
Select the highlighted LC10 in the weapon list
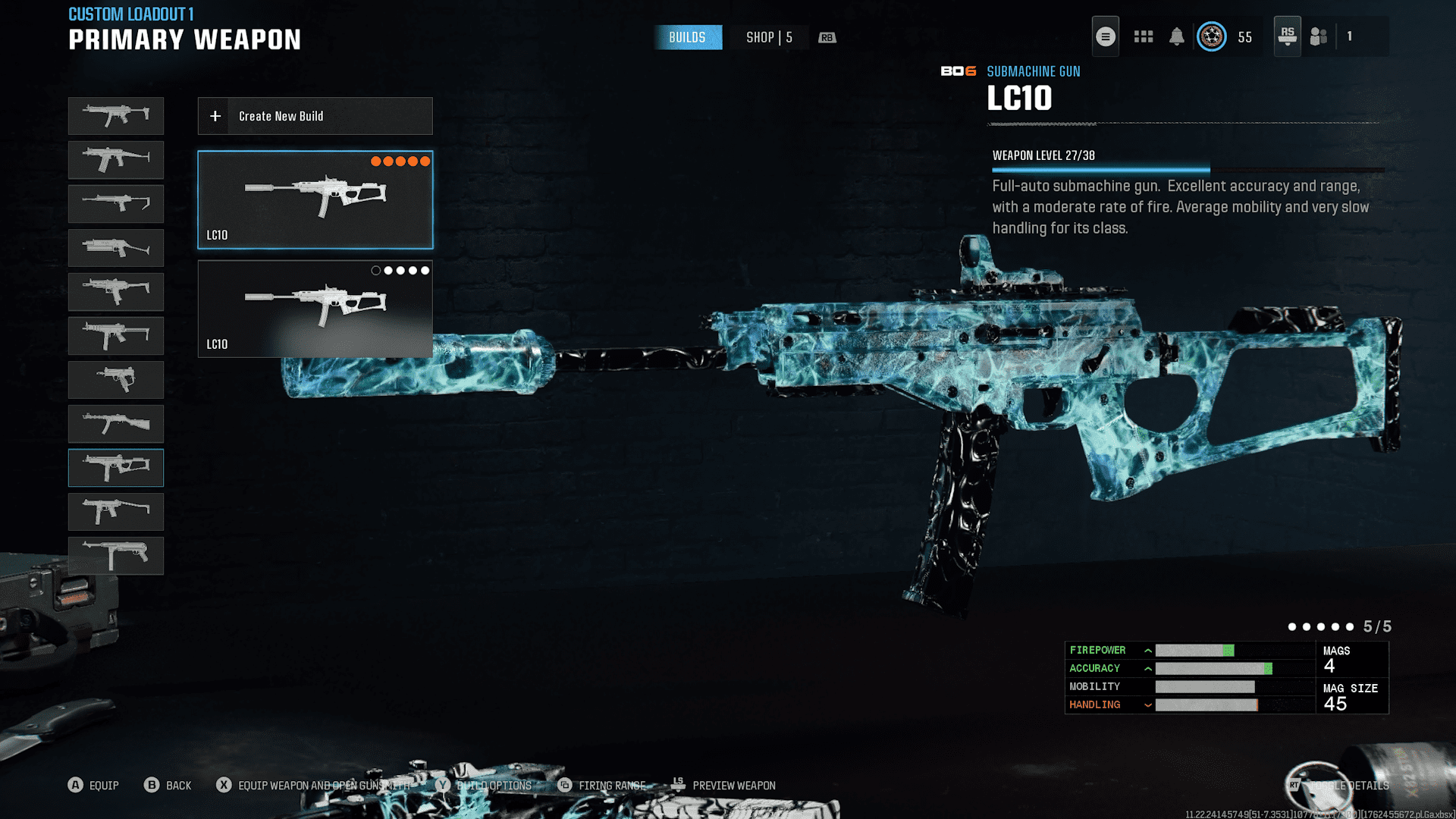pos(116,467)
